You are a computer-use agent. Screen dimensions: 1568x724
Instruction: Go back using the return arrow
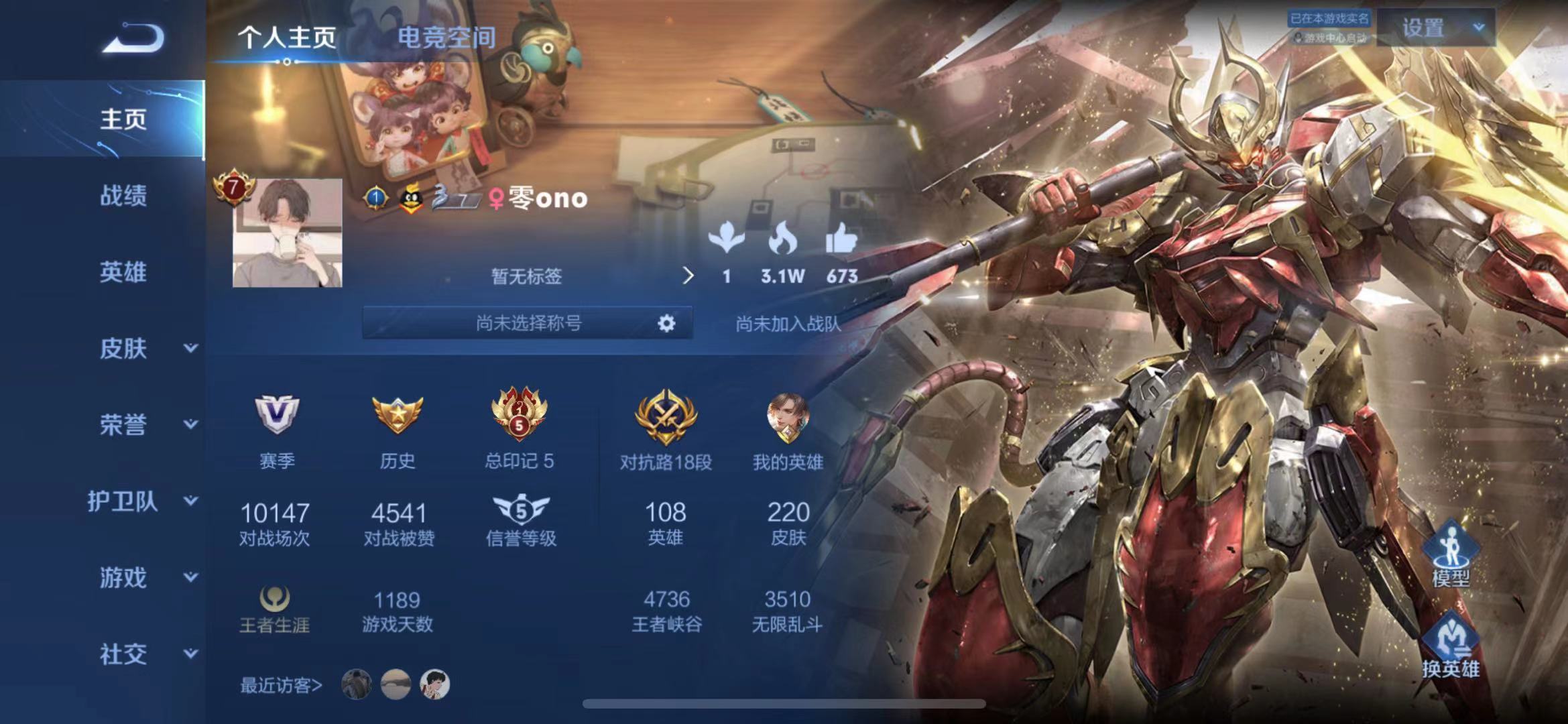(133, 39)
